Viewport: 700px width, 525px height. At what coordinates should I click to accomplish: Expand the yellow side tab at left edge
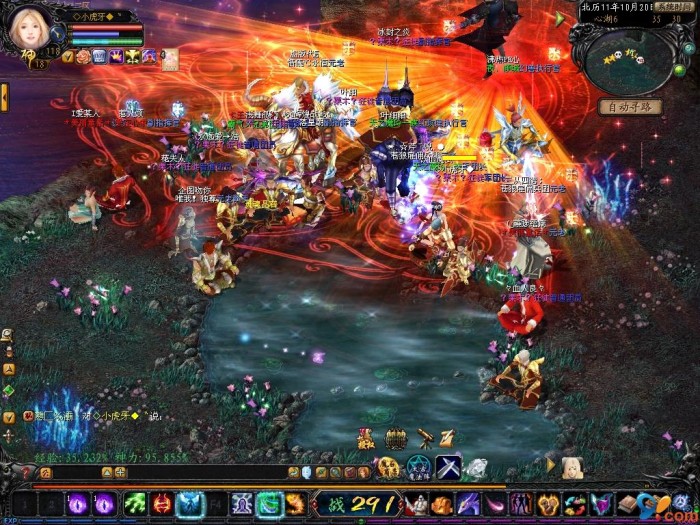[4, 97]
